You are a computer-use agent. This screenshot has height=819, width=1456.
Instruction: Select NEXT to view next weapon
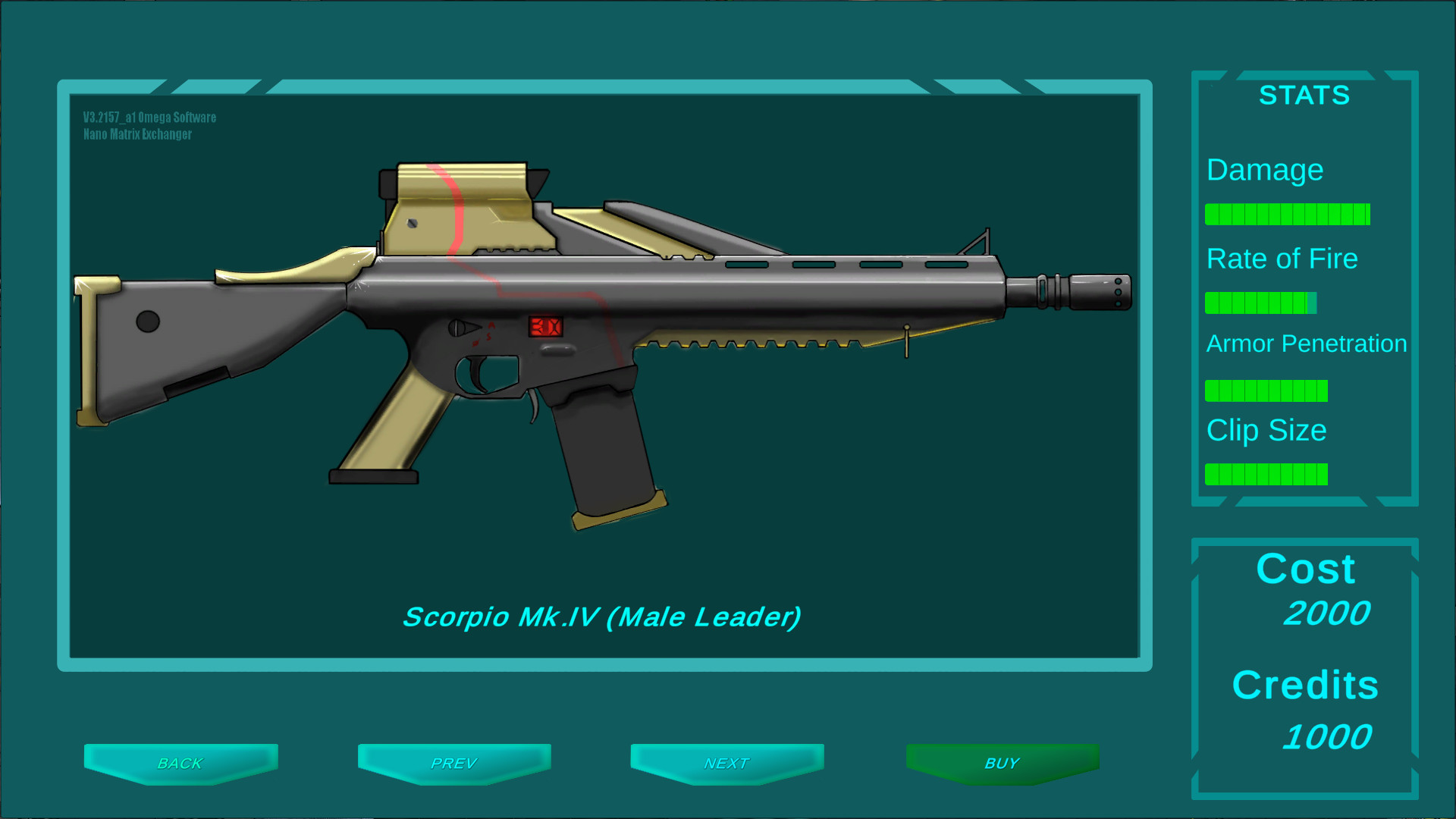[x=727, y=763]
